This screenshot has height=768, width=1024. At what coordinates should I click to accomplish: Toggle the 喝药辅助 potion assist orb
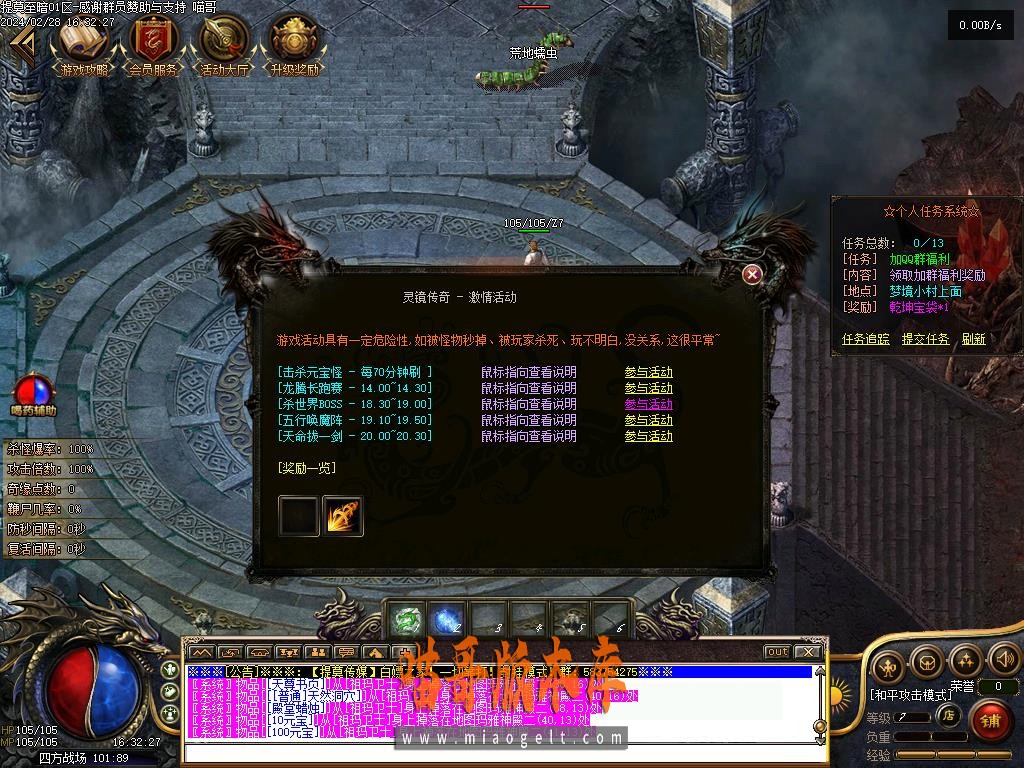click(33, 391)
